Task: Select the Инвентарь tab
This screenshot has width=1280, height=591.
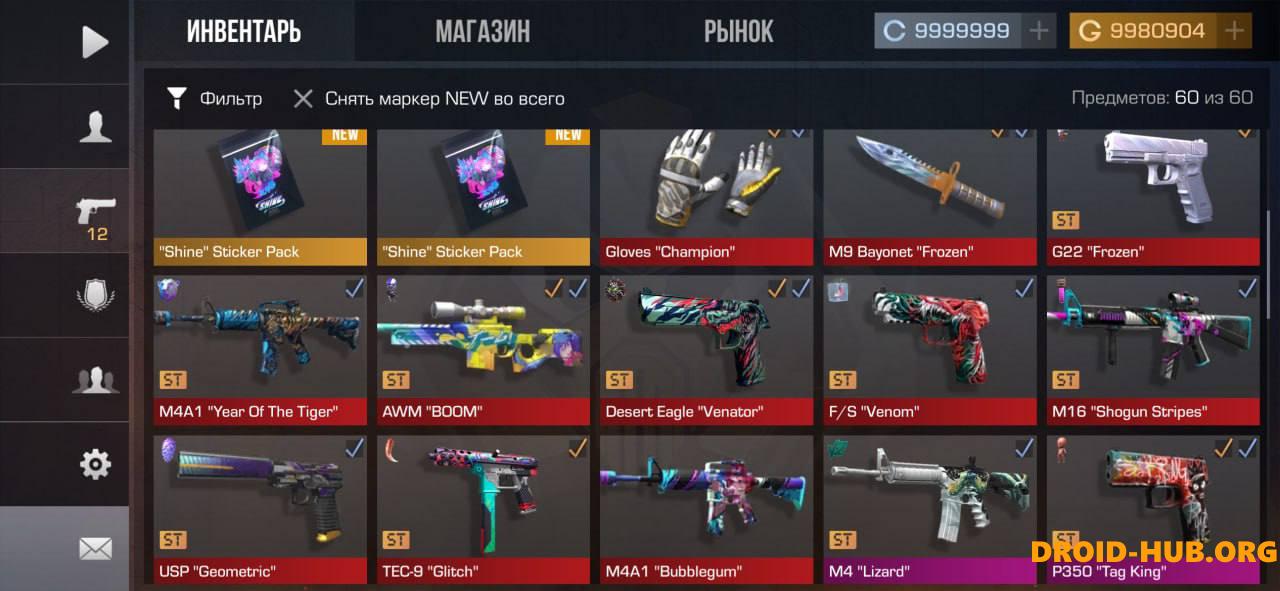Action: [x=244, y=32]
